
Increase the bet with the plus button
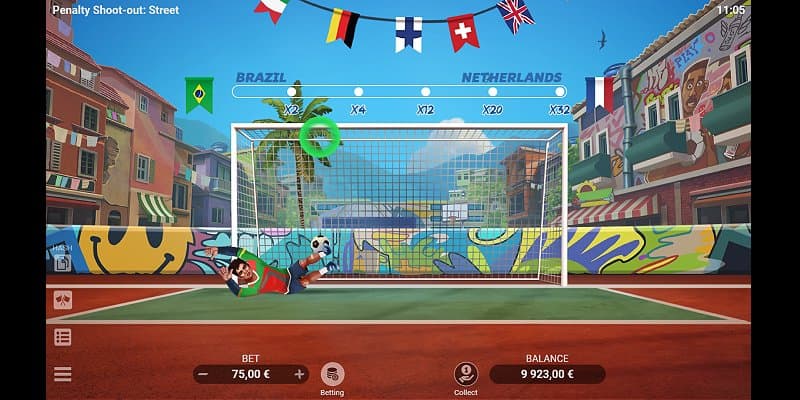pyautogui.click(x=299, y=374)
